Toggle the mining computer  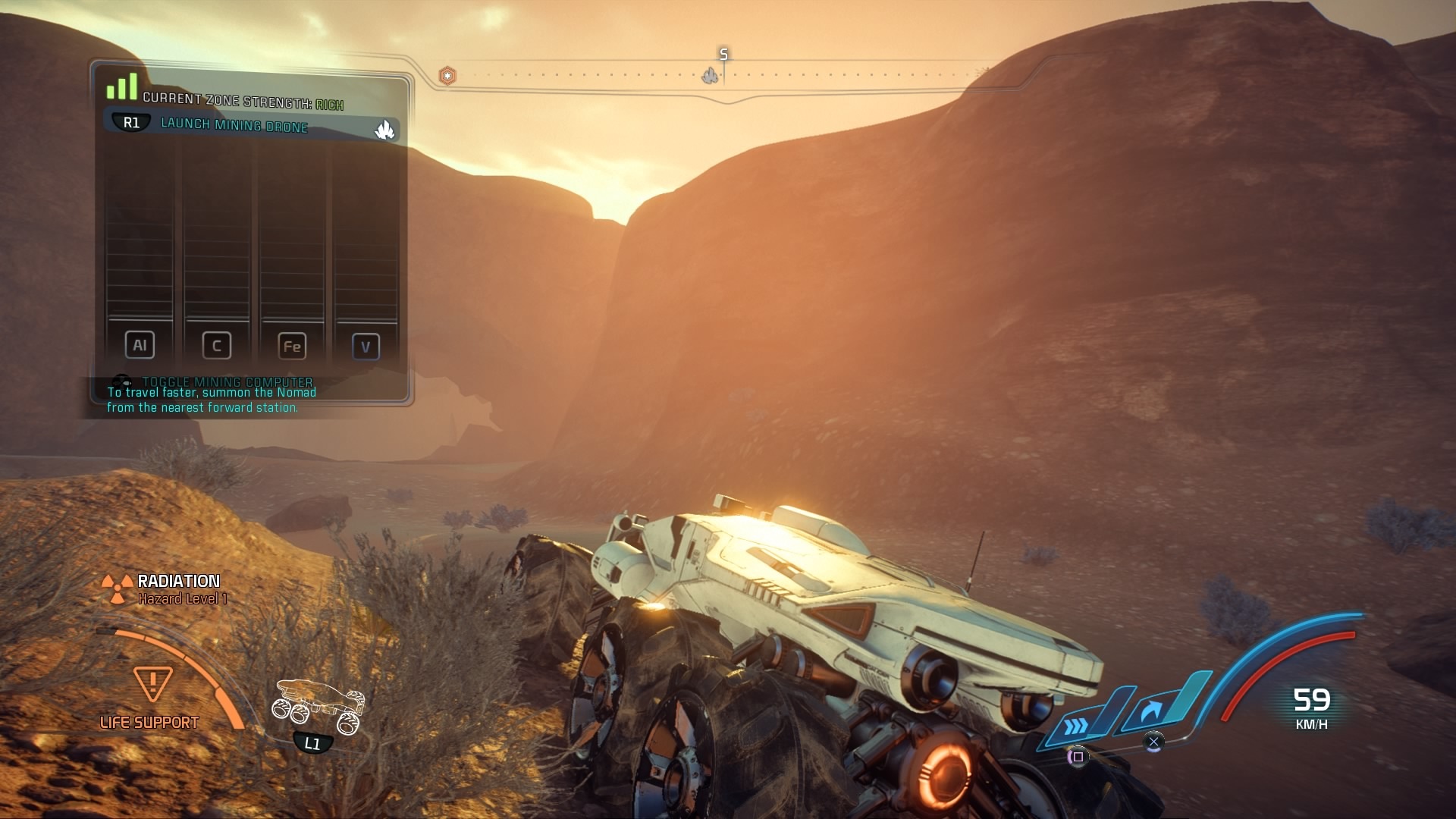pos(226,381)
